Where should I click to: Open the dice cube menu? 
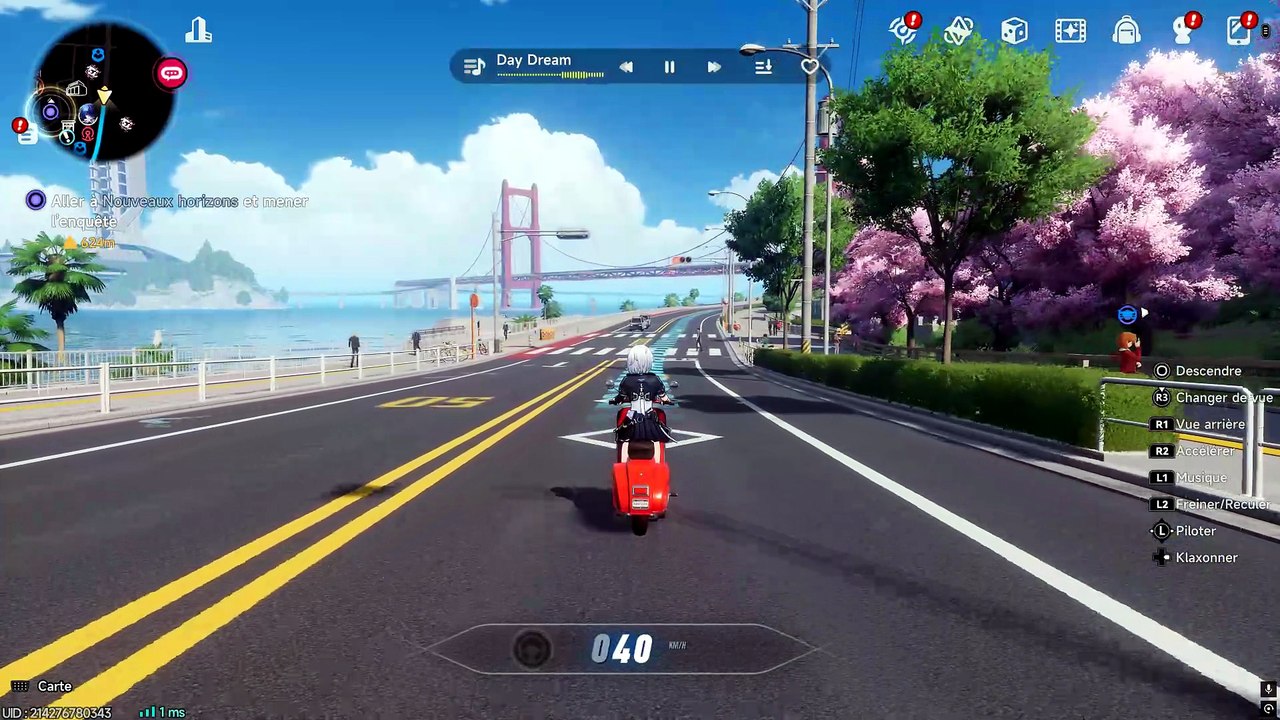click(1014, 31)
